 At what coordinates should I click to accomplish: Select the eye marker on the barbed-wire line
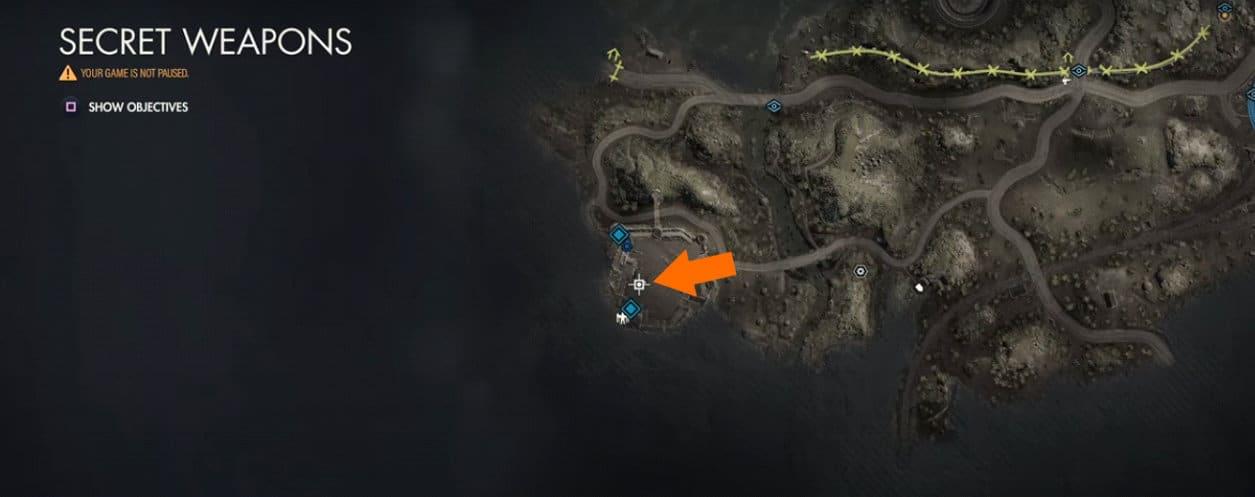(1079, 71)
